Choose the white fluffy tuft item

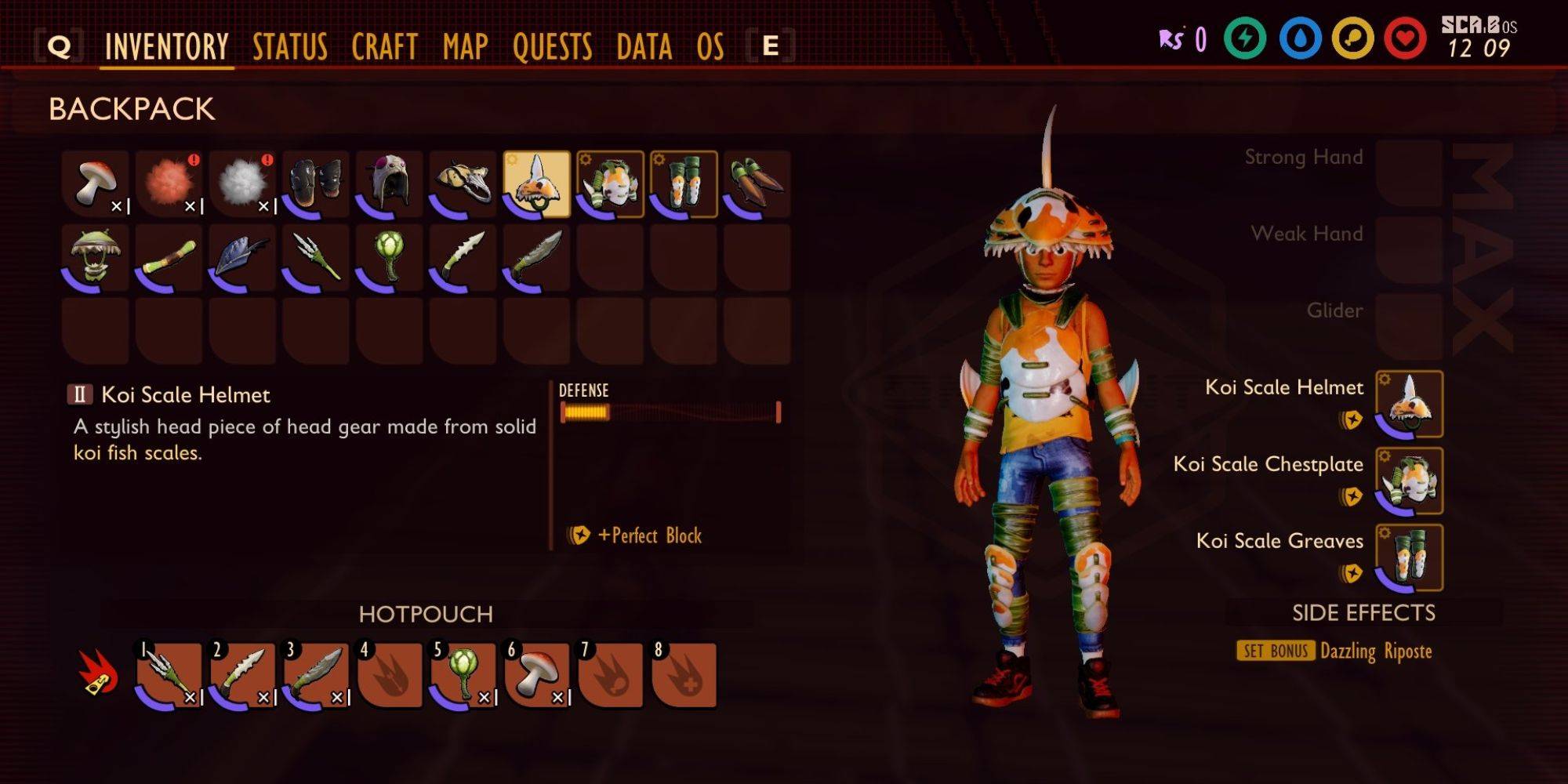coord(243,184)
